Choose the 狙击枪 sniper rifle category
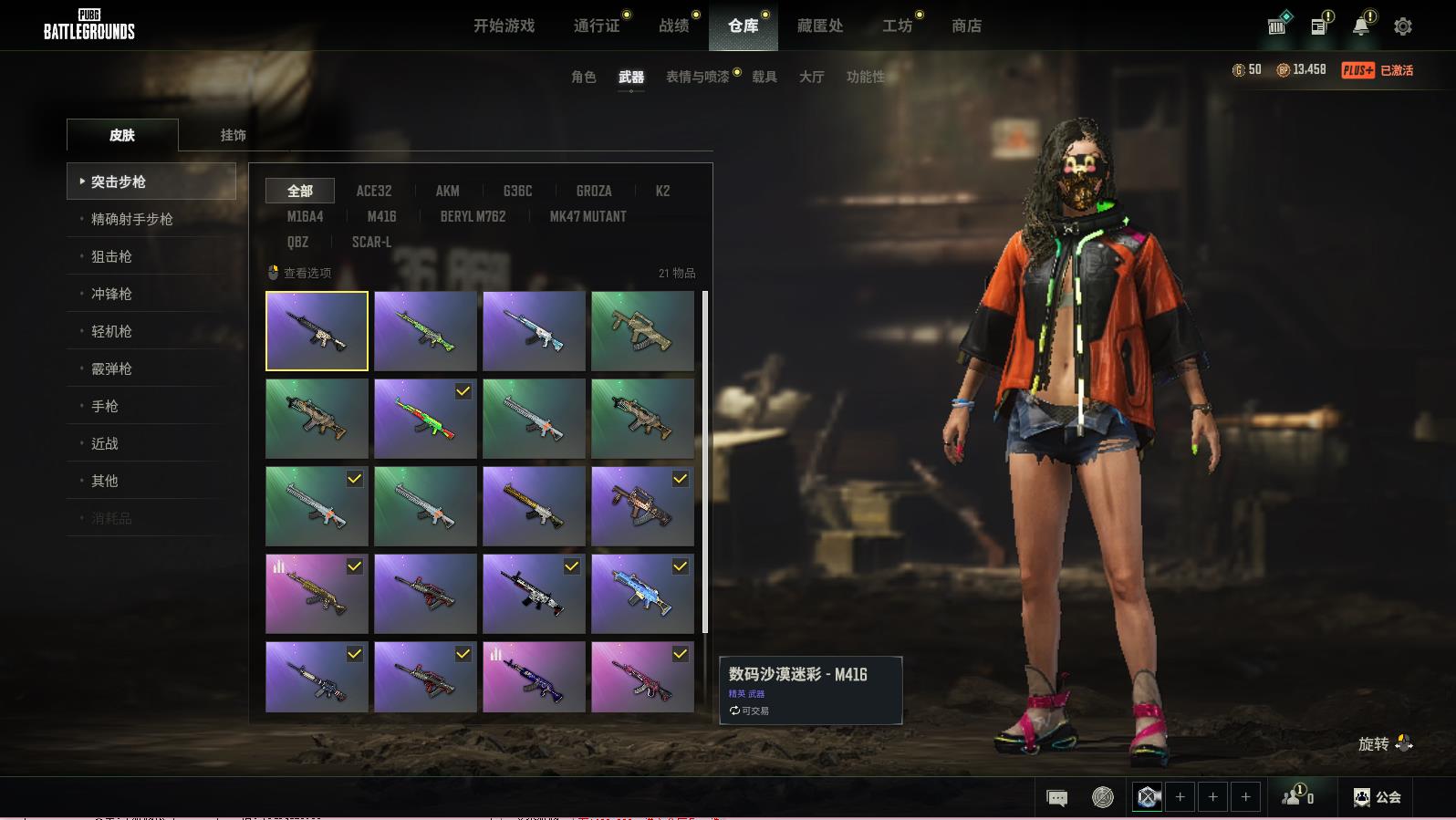The image size is (1456, 820). pos(111,257)
